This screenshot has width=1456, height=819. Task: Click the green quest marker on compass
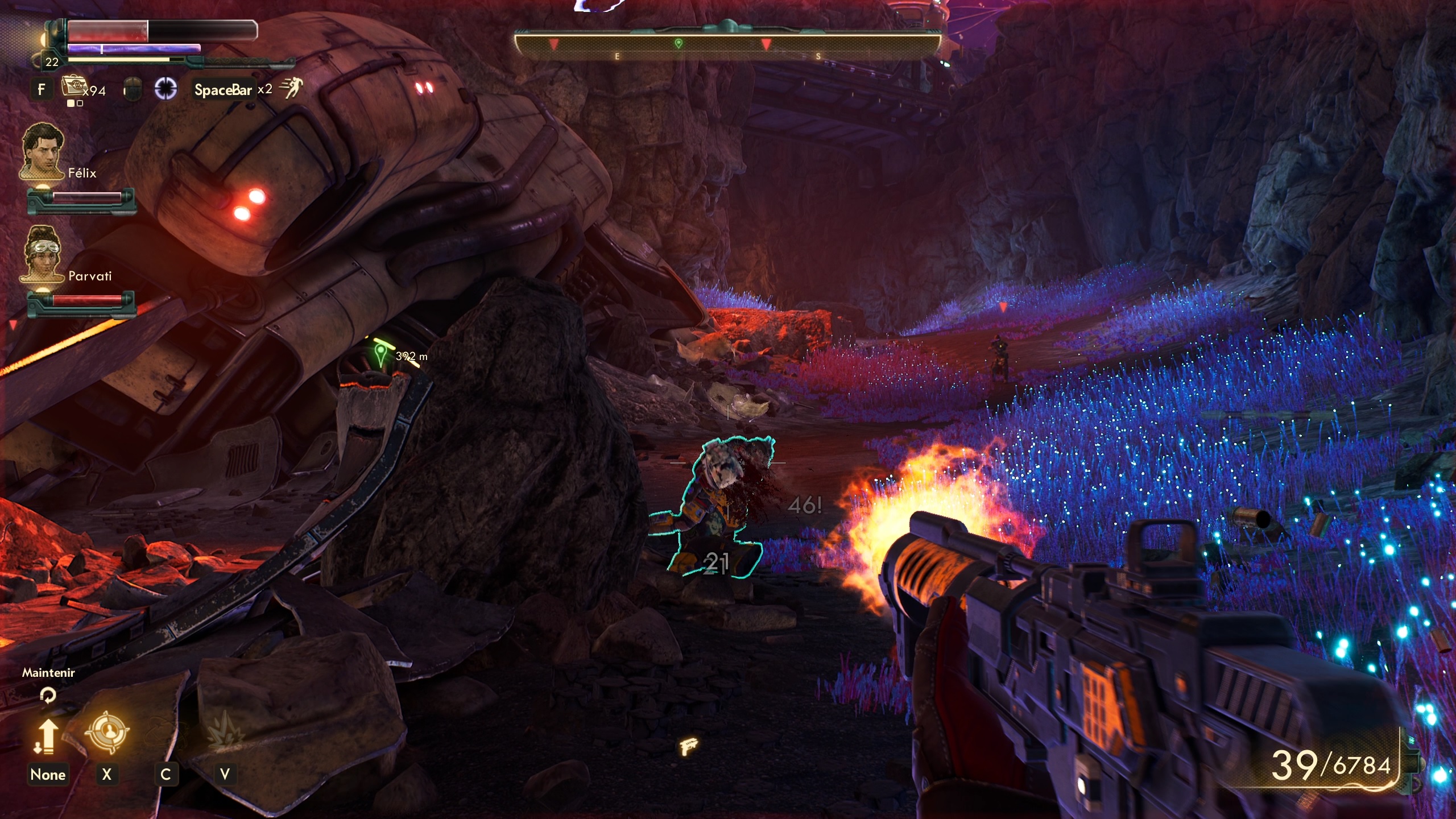pyautogui.click(x=678, y=43)
